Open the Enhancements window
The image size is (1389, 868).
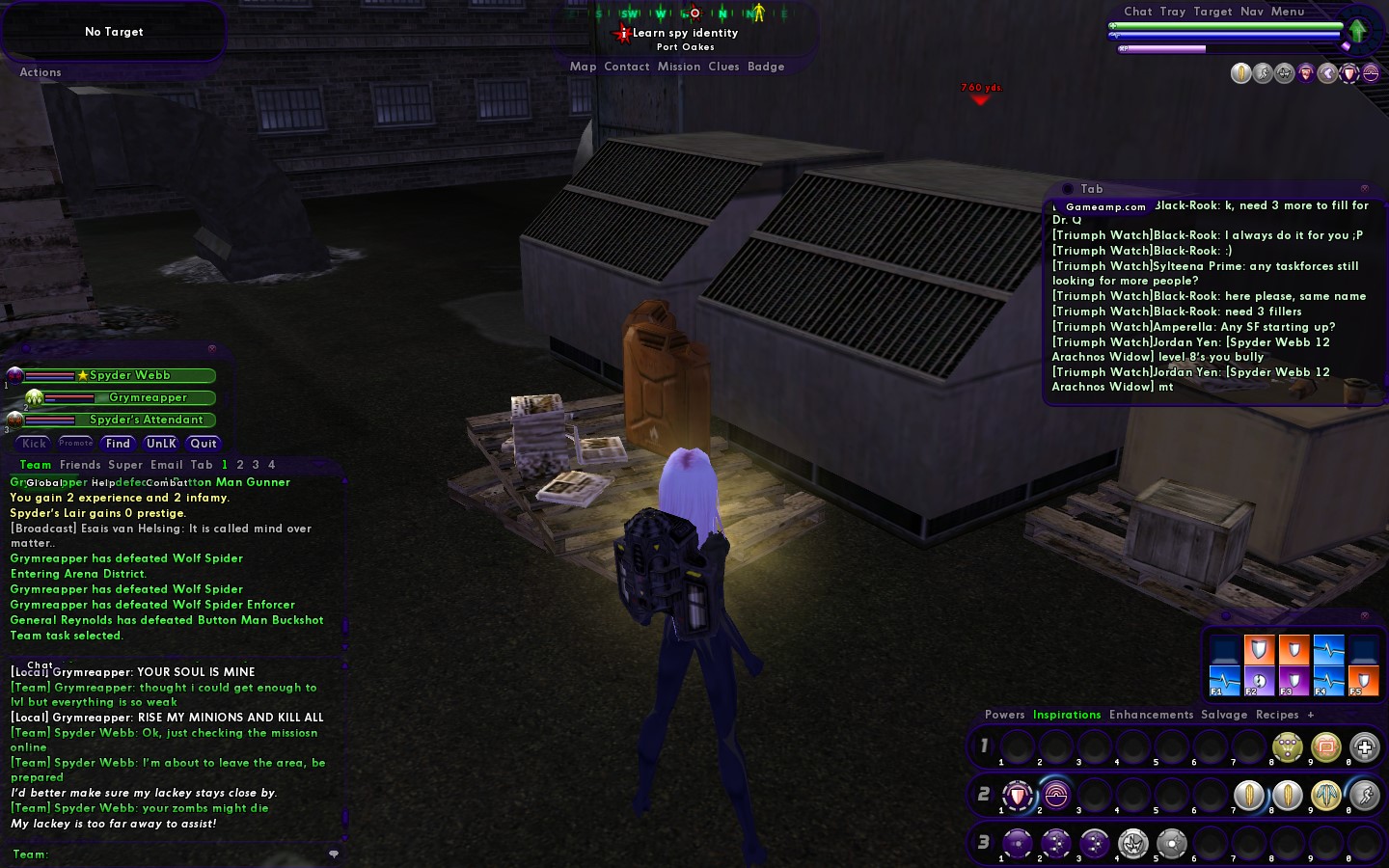(1151, 715)
